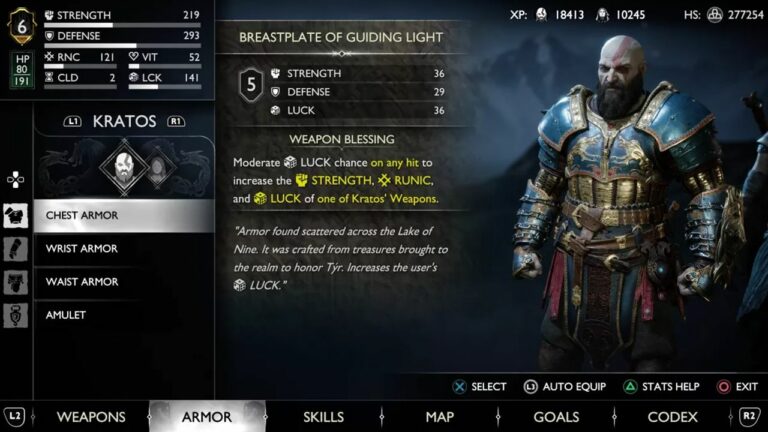This screenshot has height=432, width=768.
Task: Click the waist armor icon in sidebar
Action: [x=16, y=282]
